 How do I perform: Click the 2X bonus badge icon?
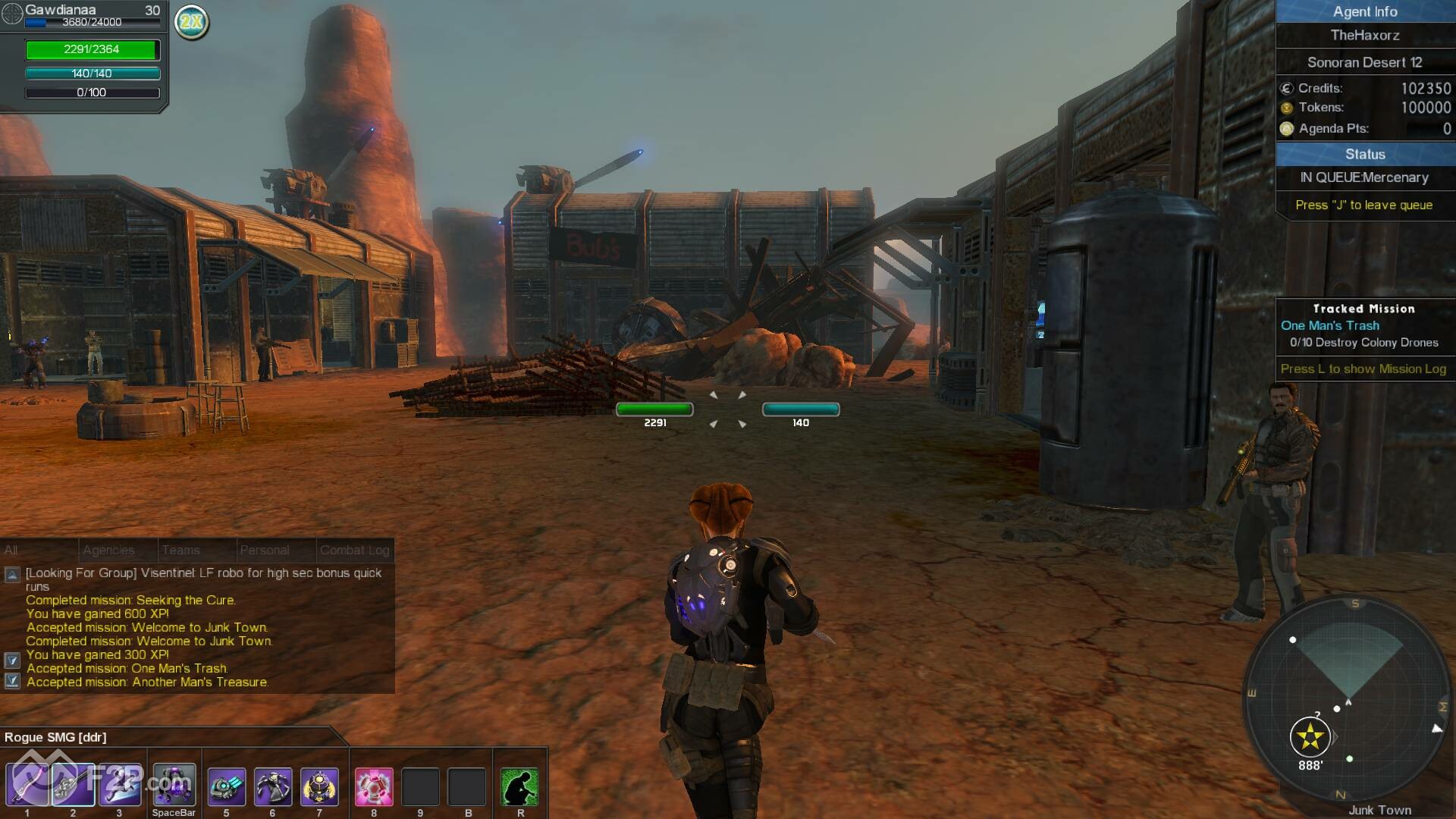[x=192, y=22]
